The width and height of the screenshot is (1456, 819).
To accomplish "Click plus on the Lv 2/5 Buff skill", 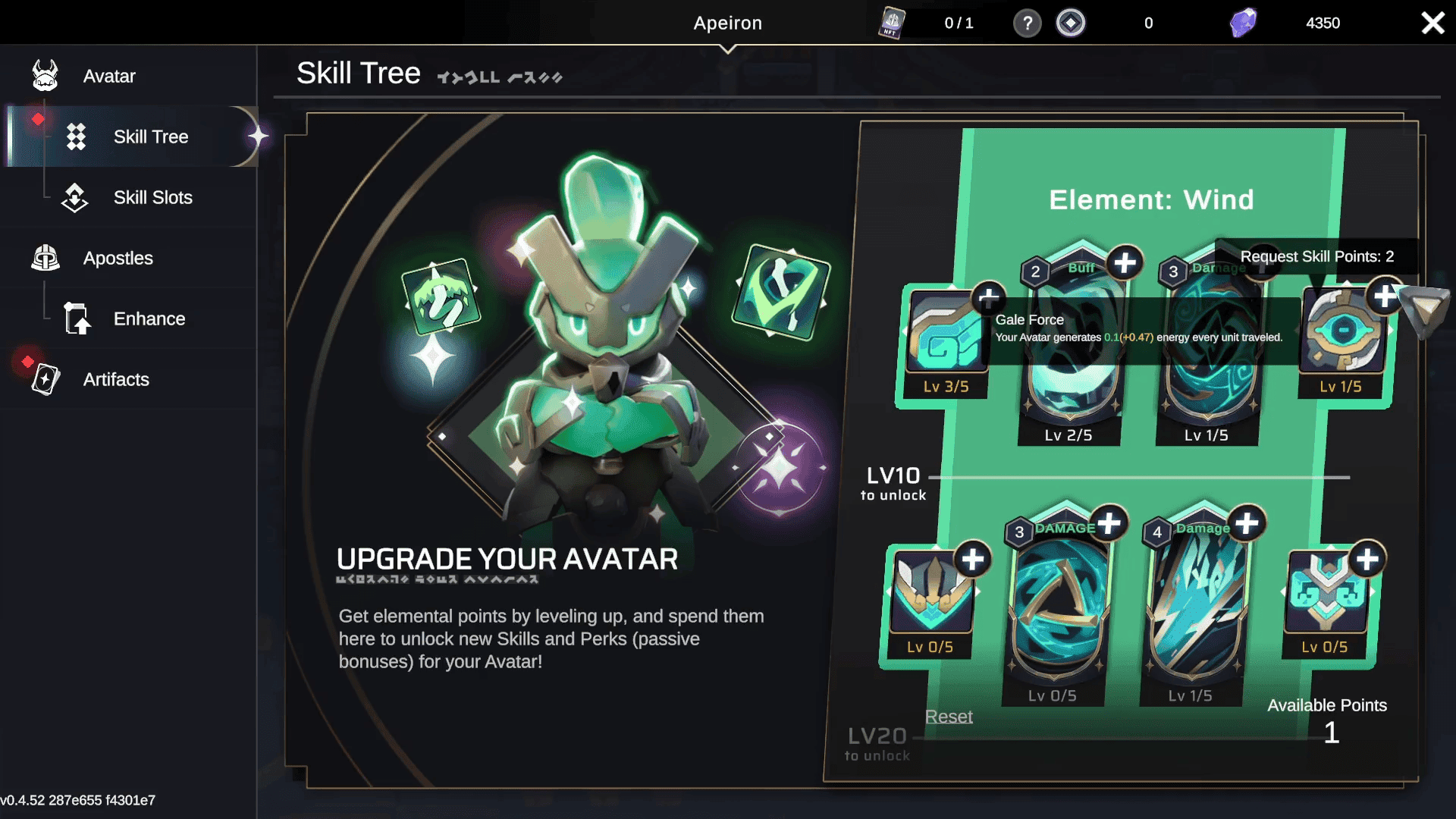I will [x=1124, y=262].
